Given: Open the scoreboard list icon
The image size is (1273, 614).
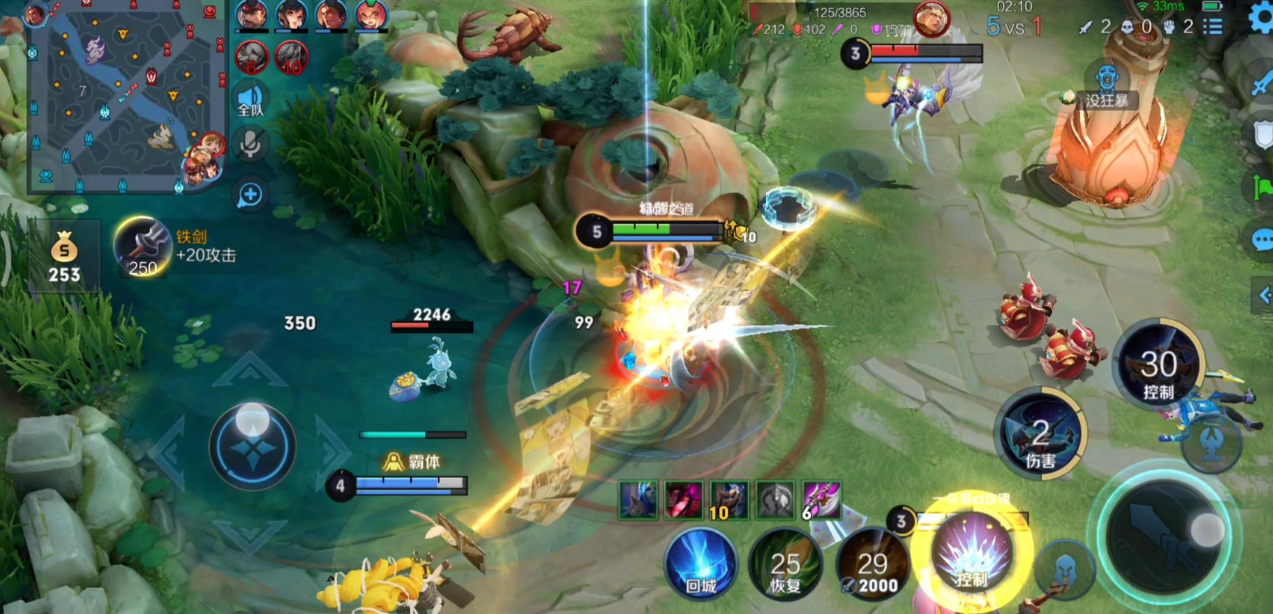Looking at the screenshot, I should (x=1213, y=26).
